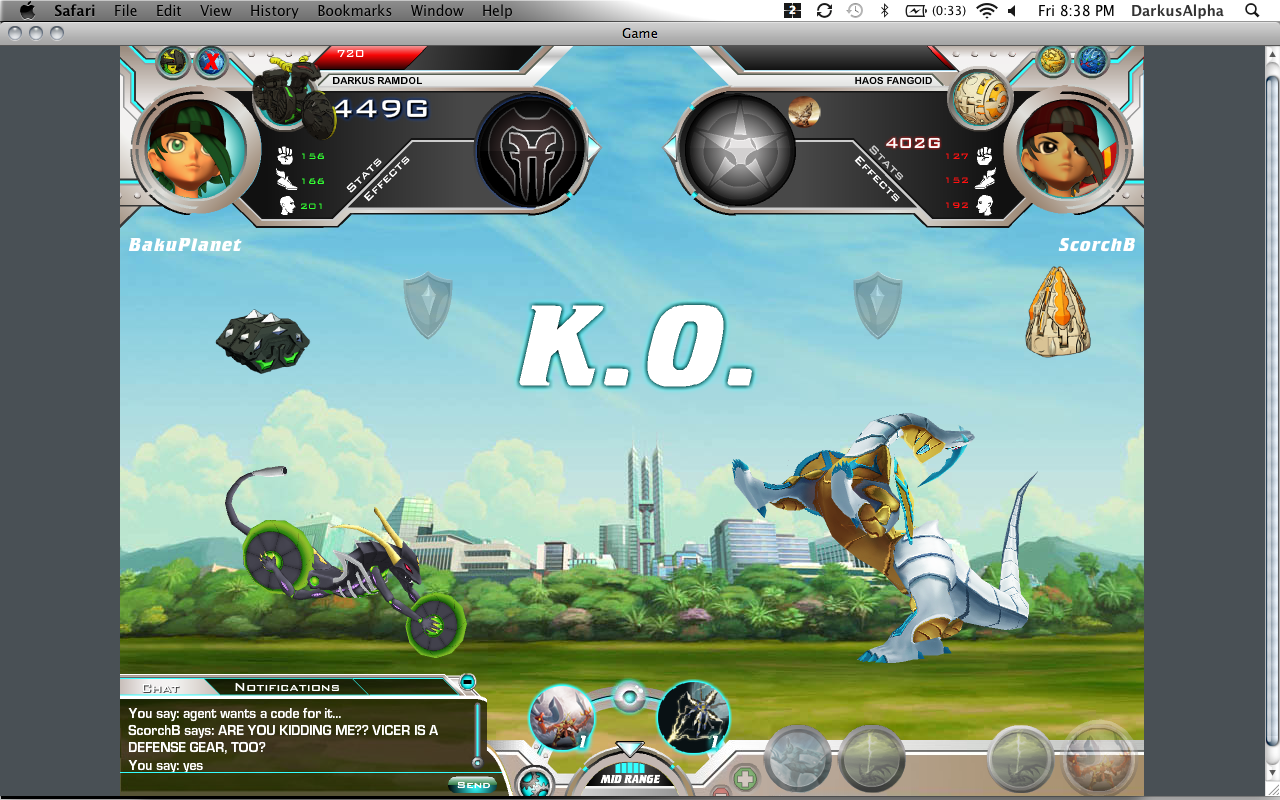
Task: Click the Haos star attribute emblem
Action: click(x=738, y=150)
